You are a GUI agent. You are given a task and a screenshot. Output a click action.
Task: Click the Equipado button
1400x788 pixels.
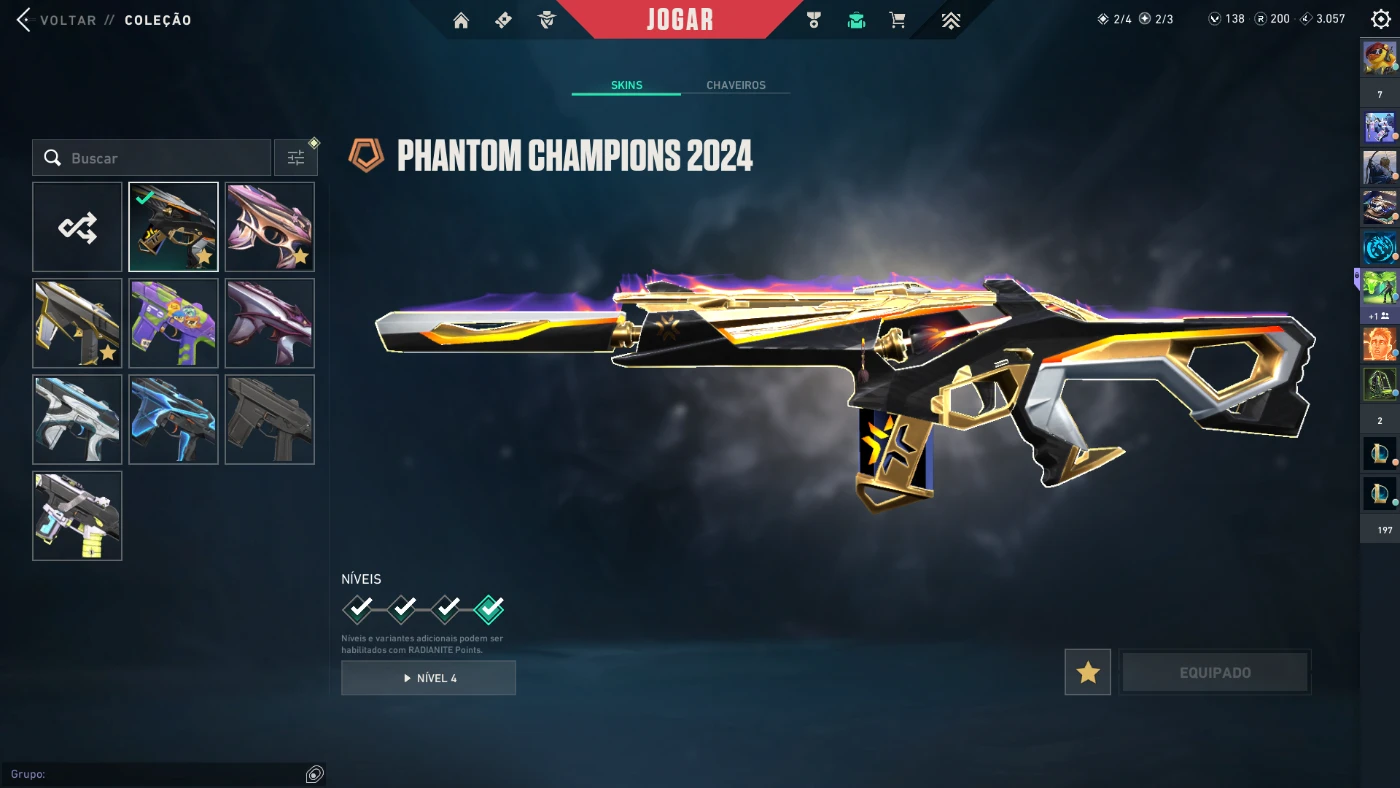1215,673
